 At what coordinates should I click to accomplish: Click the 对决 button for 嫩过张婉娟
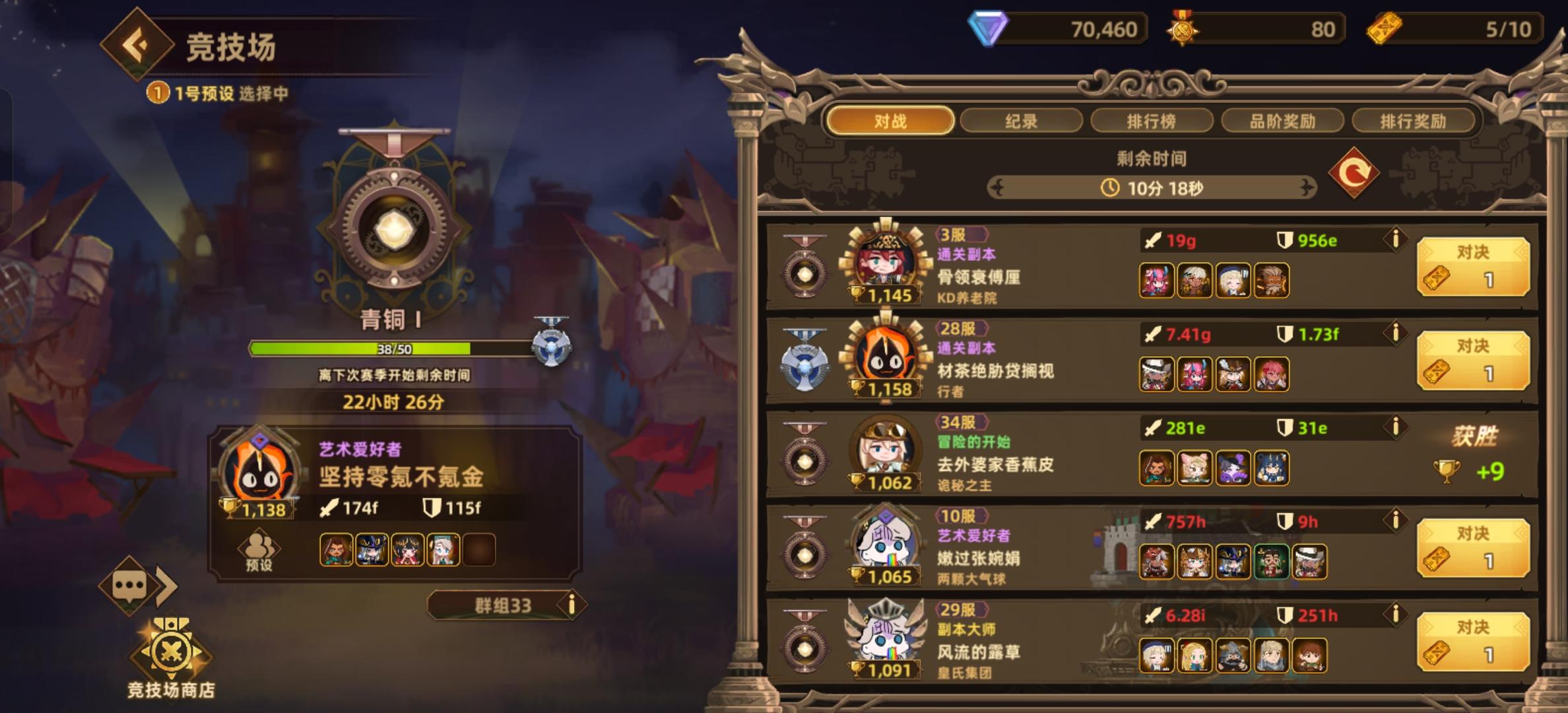point(1474,548)
